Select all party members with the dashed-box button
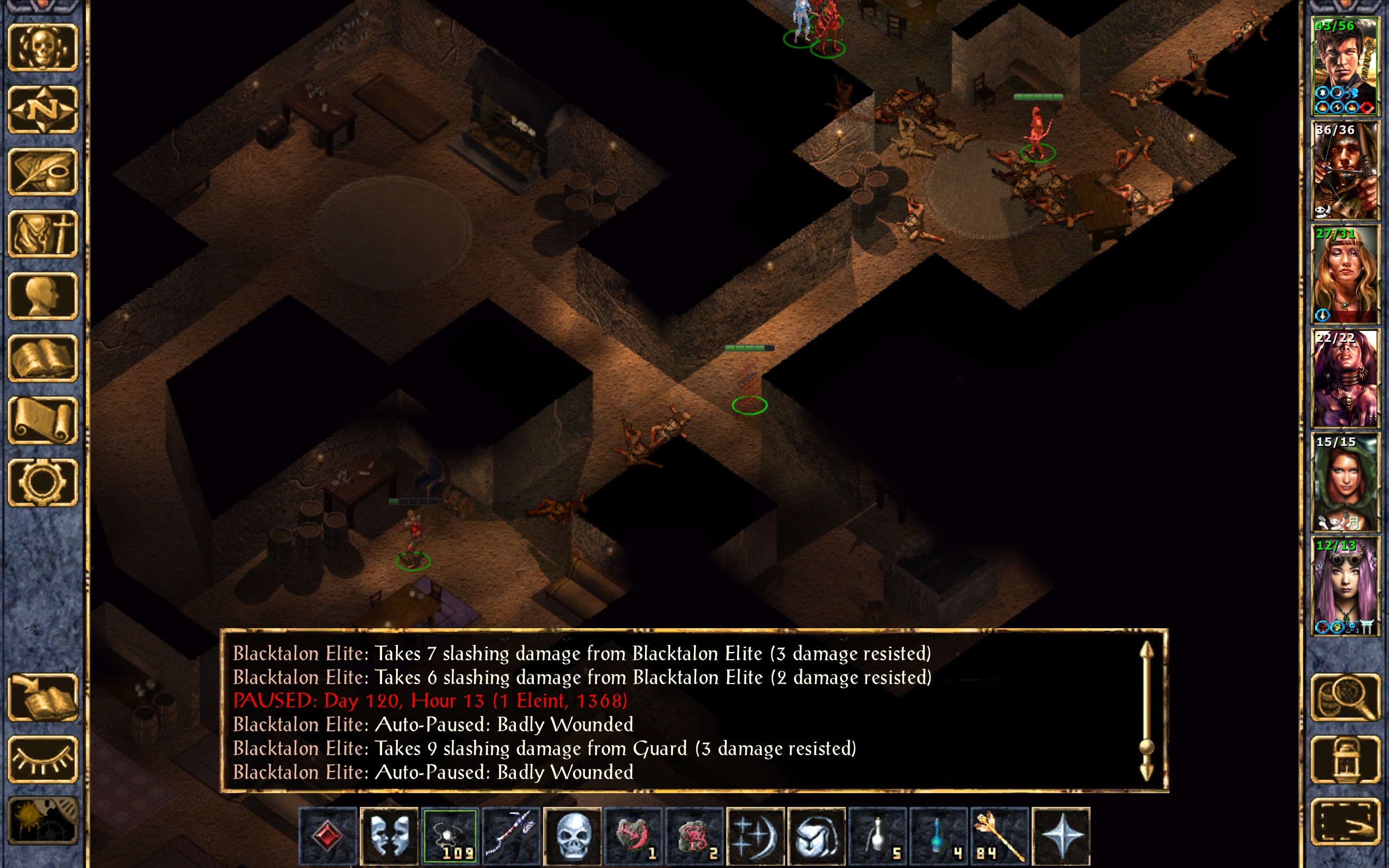 [1345, 821]
